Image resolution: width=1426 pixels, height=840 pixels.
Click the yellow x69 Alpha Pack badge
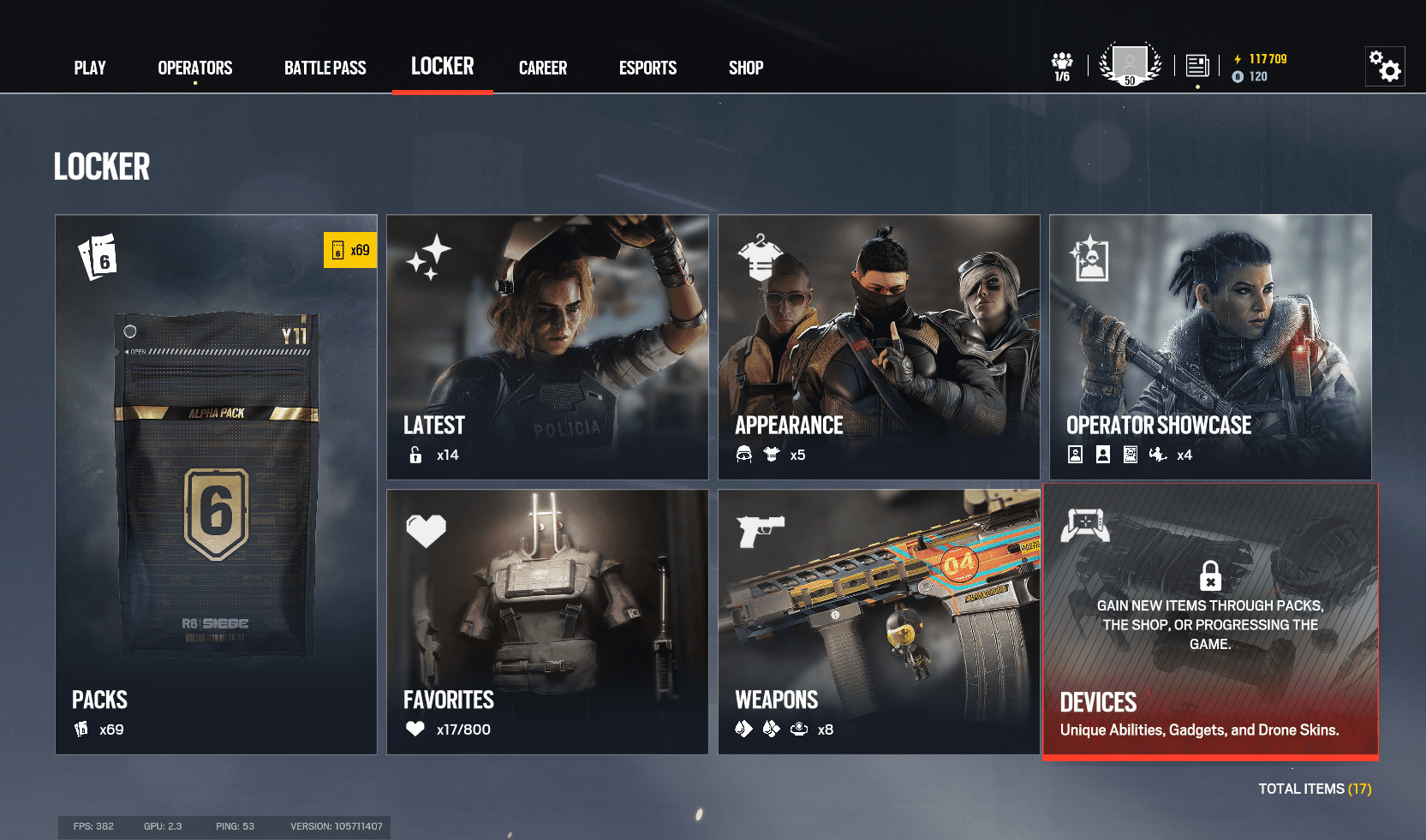pos(350,250)
